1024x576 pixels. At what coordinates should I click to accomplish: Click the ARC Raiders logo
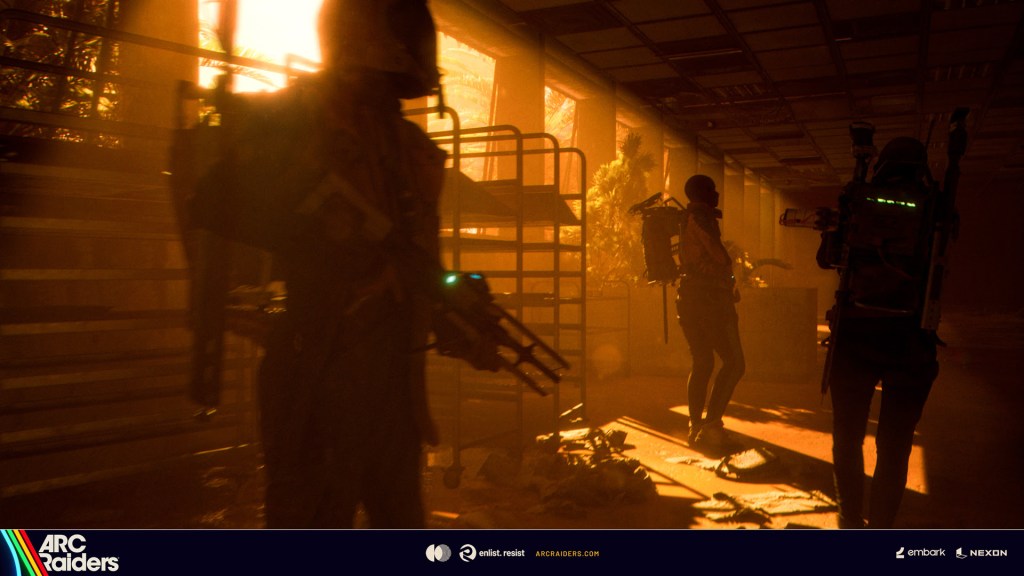point(62,552)
